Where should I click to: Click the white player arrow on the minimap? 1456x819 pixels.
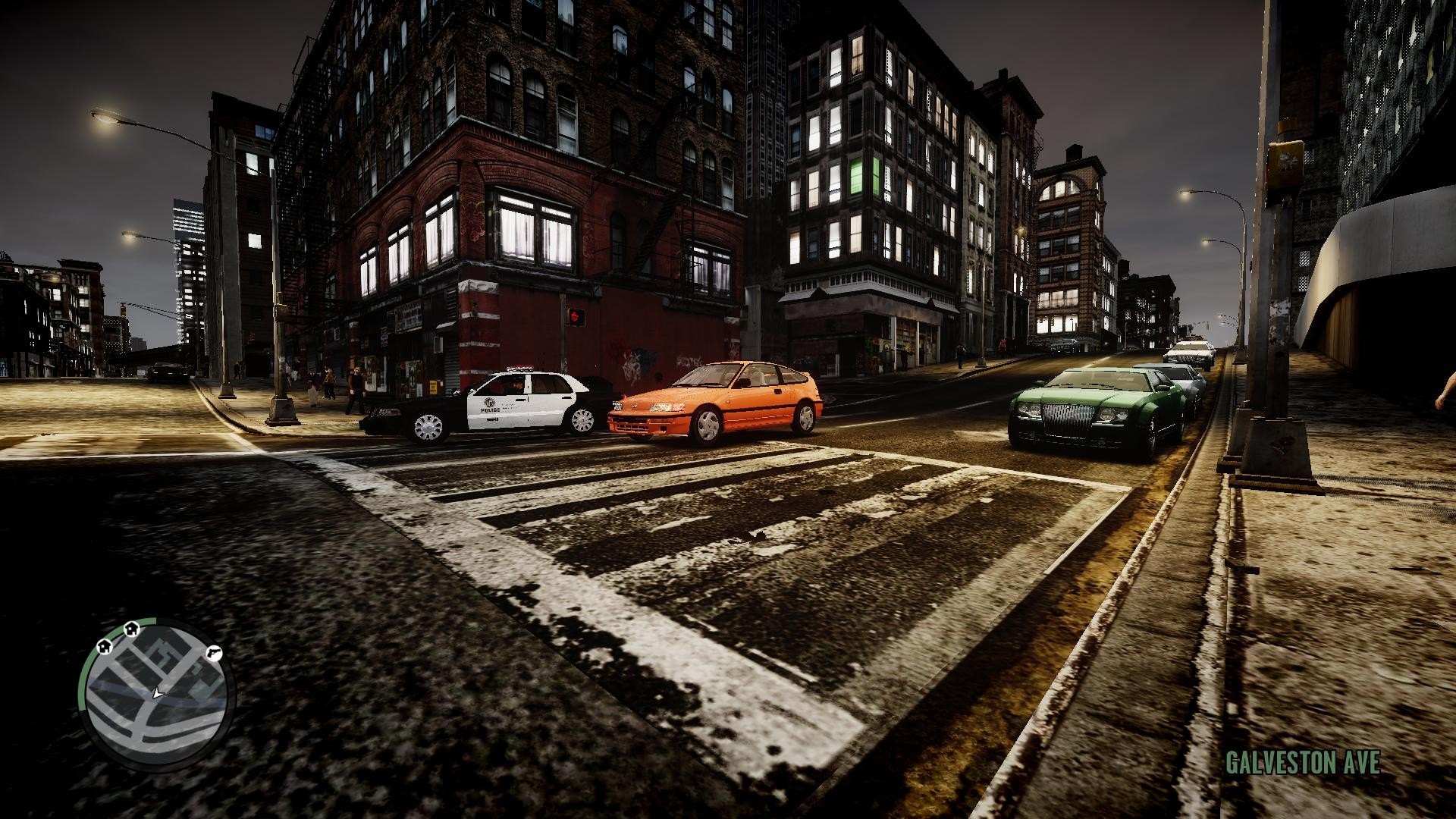click(157, 693)
